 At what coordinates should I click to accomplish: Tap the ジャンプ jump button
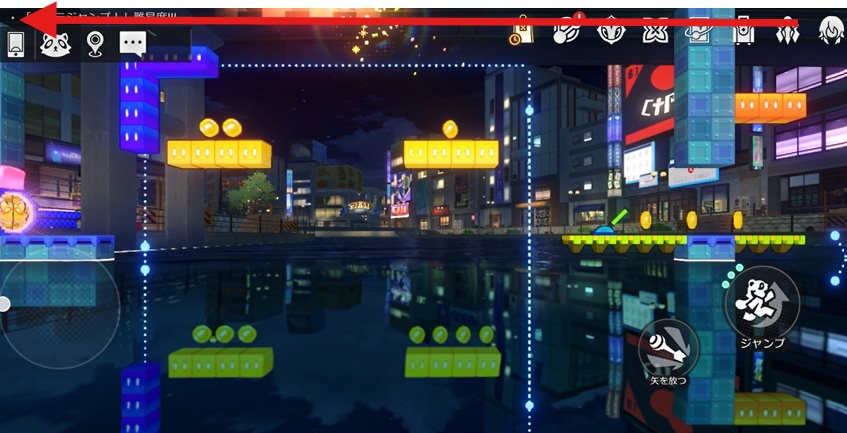pos(760,305)
